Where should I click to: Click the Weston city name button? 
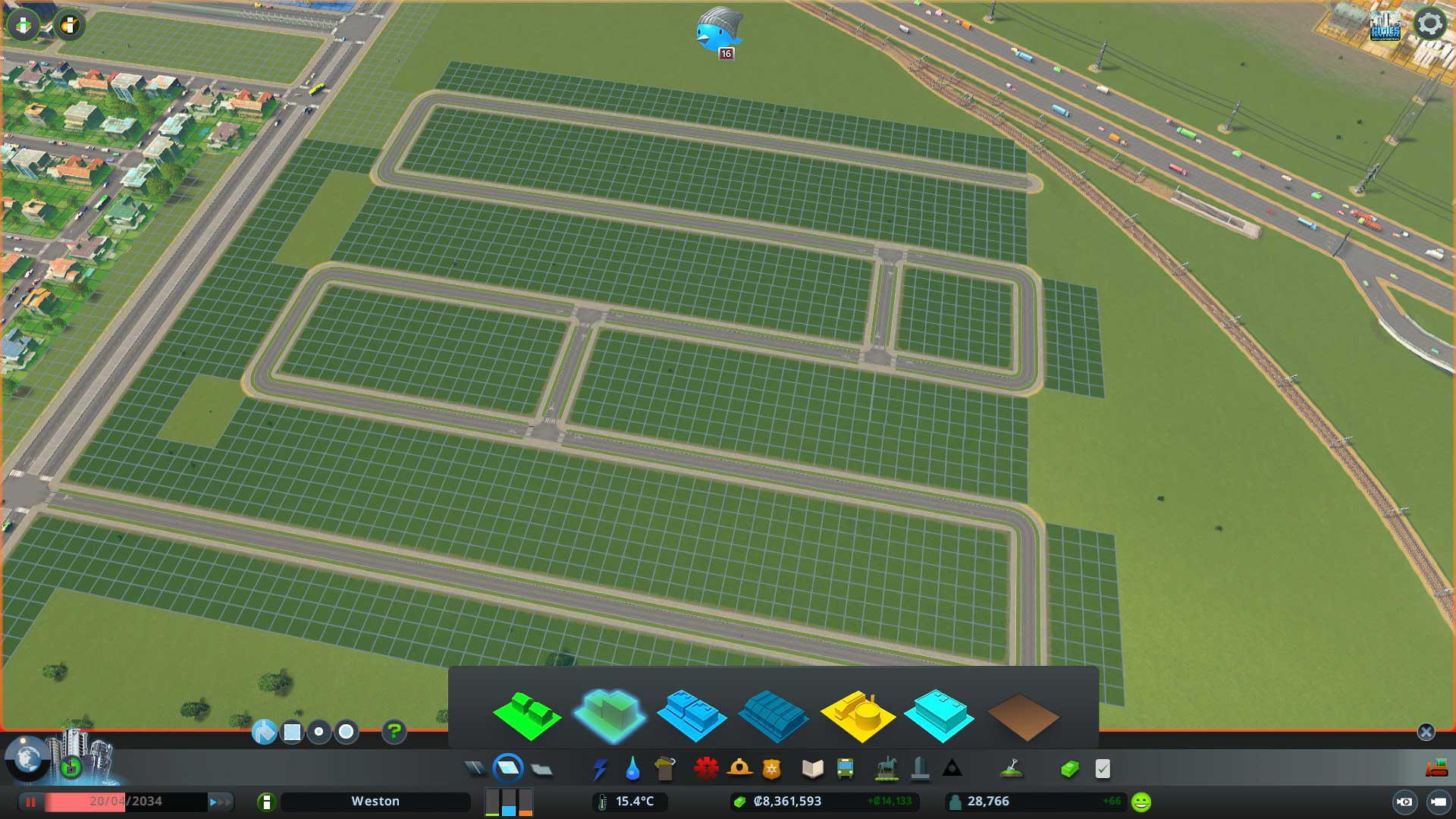pyautogui.click(x=375, y=801)
